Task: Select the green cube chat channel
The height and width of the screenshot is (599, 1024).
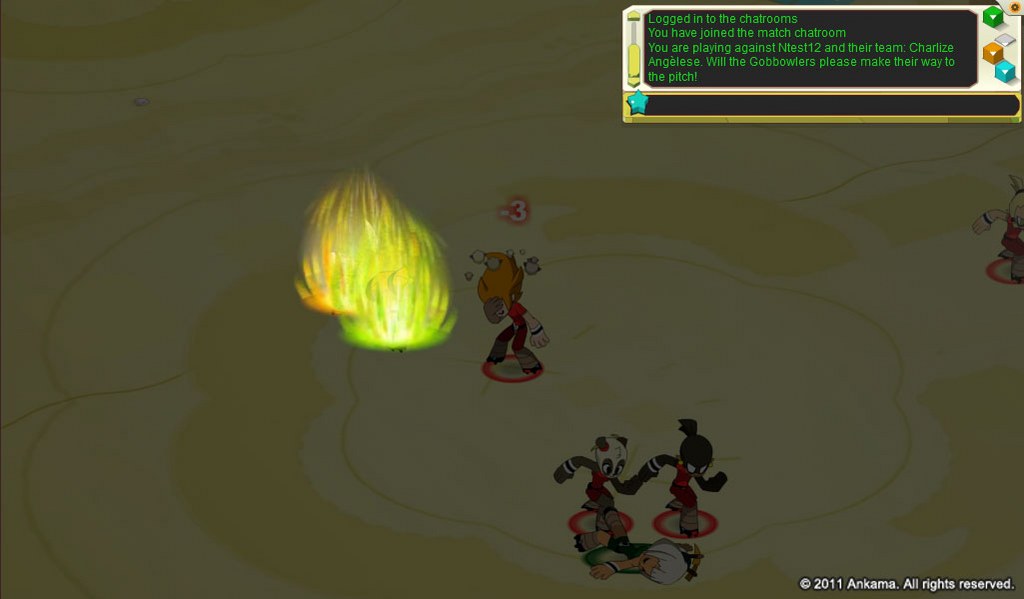Action: click(992, 17)
